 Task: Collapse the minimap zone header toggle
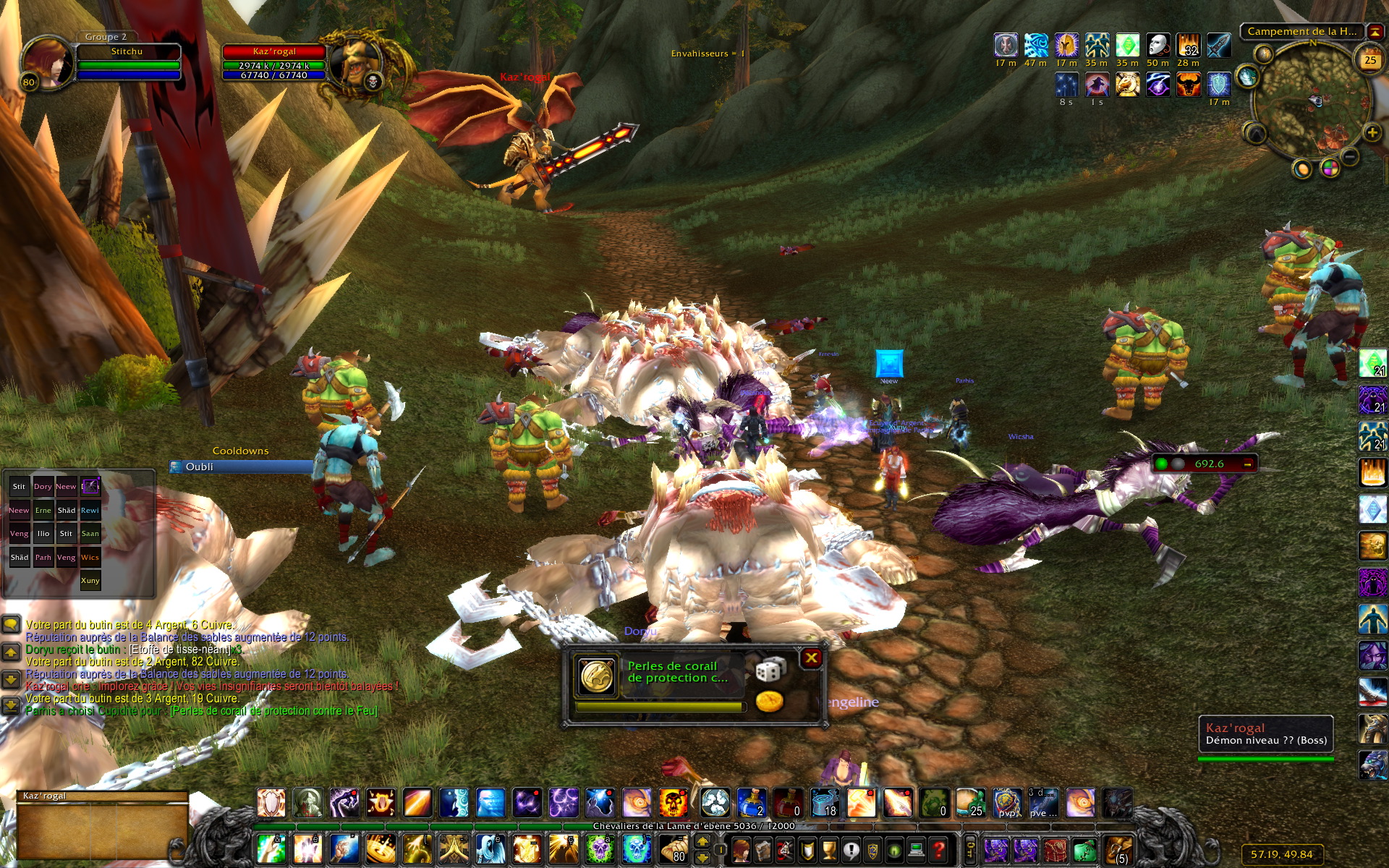pyautogui.click(x=1374, y=31)
